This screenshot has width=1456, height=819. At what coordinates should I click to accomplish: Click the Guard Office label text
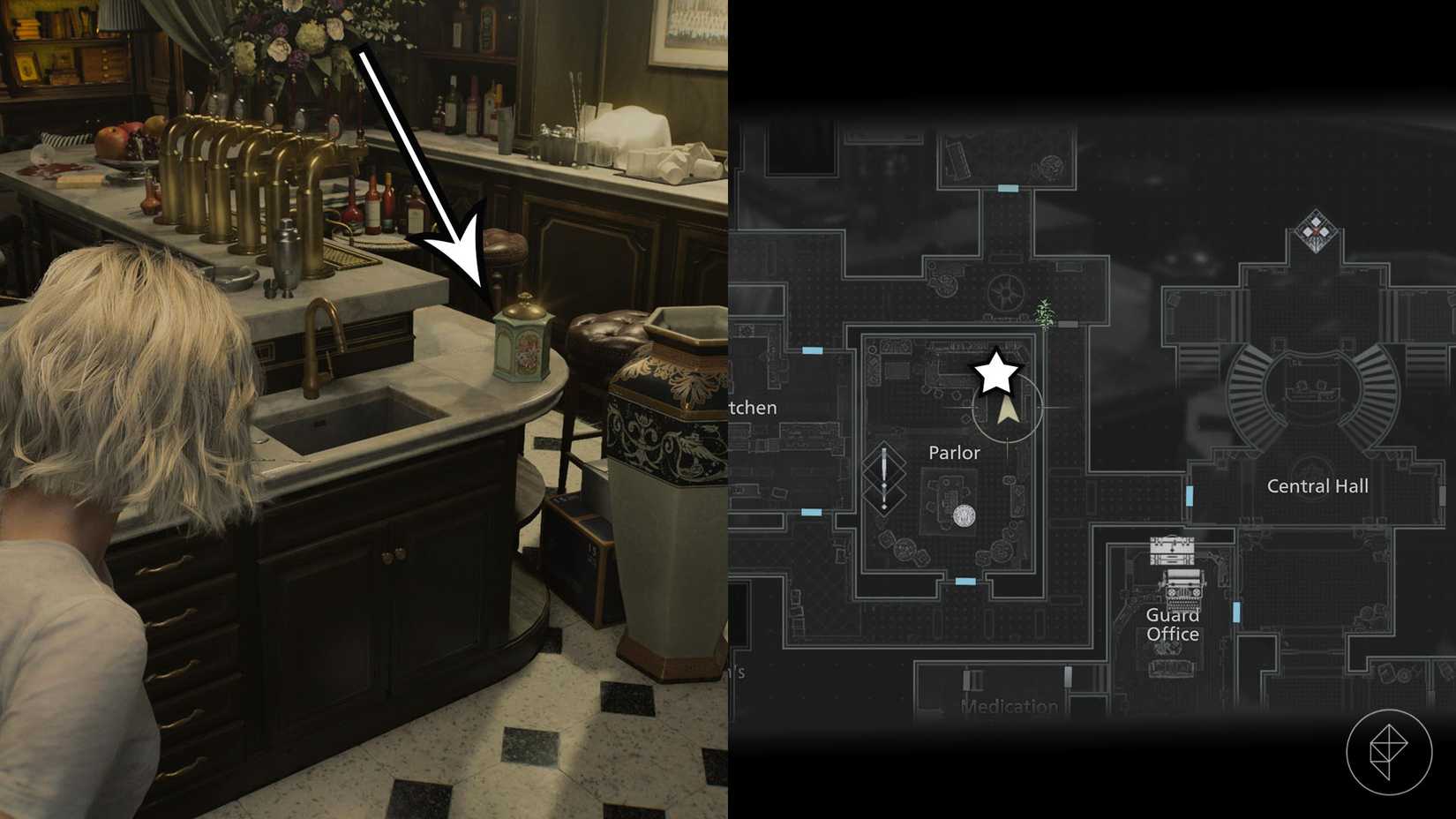(x=1174, y=625)
